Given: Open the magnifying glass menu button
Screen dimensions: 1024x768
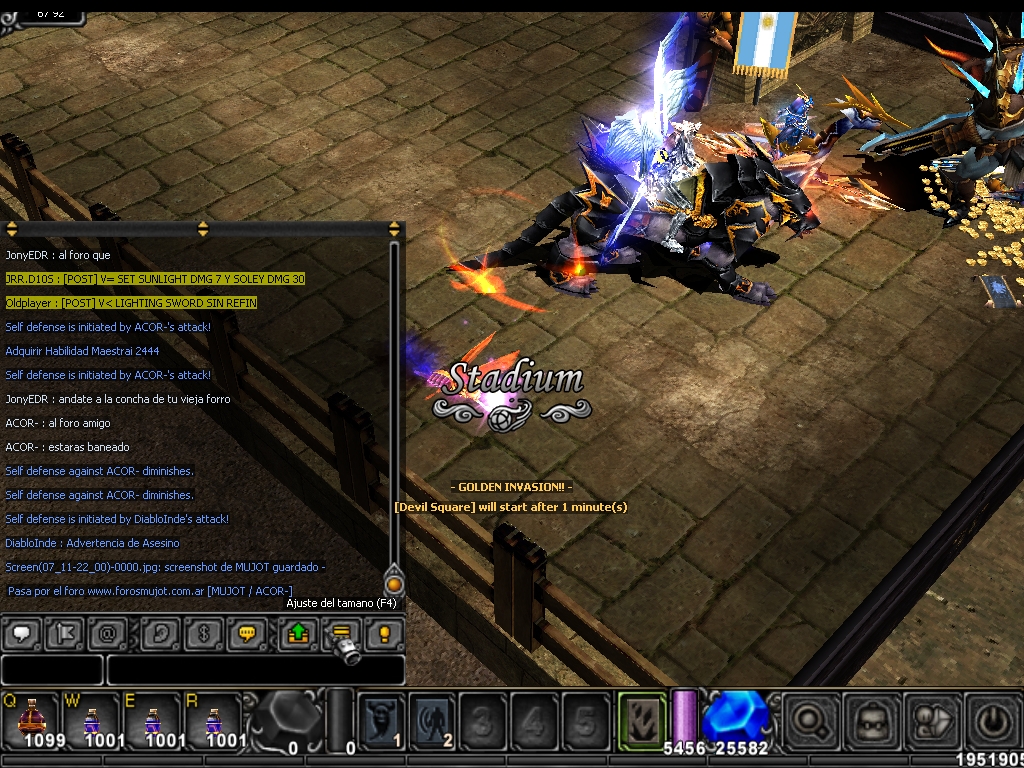Looking at the screenshot, I should [810, 721].
